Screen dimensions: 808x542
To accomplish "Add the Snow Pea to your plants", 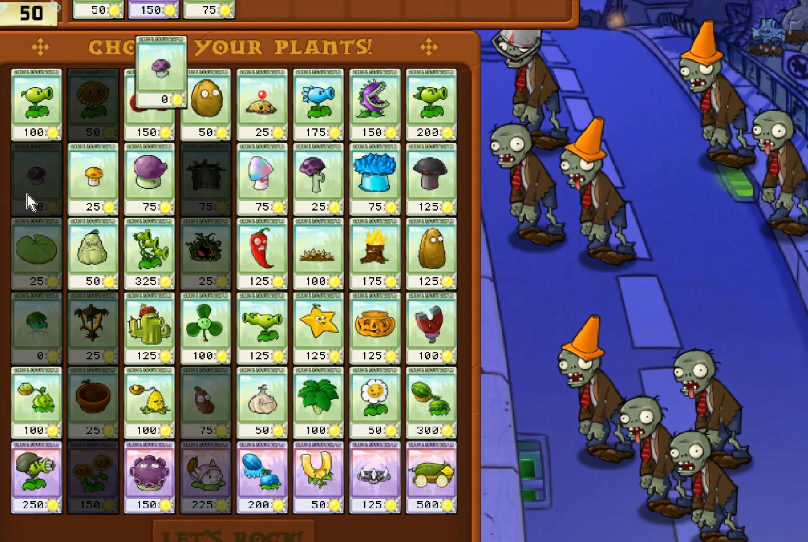I will [x=319, y=103].
